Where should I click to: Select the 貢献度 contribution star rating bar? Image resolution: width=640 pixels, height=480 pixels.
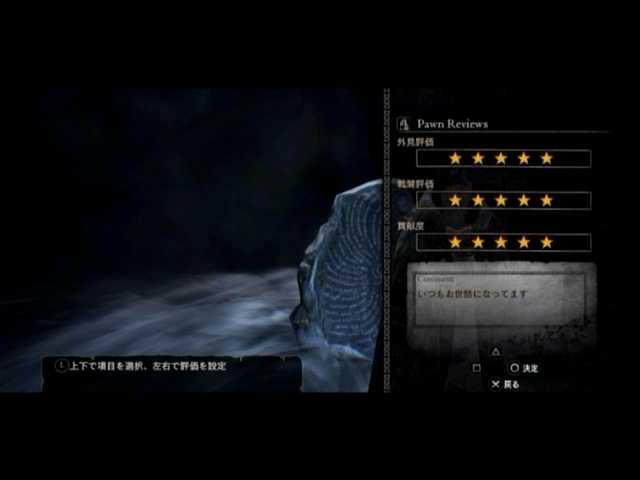point(503,242)
